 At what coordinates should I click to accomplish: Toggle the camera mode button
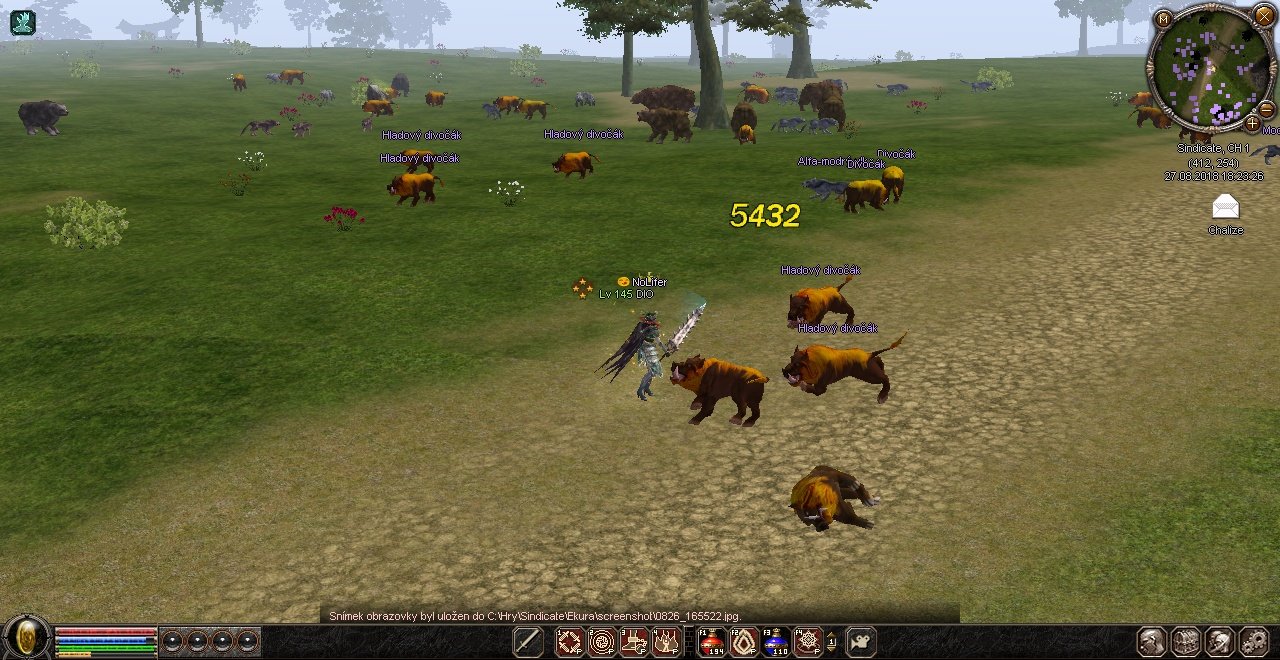(x=861, y=642)
